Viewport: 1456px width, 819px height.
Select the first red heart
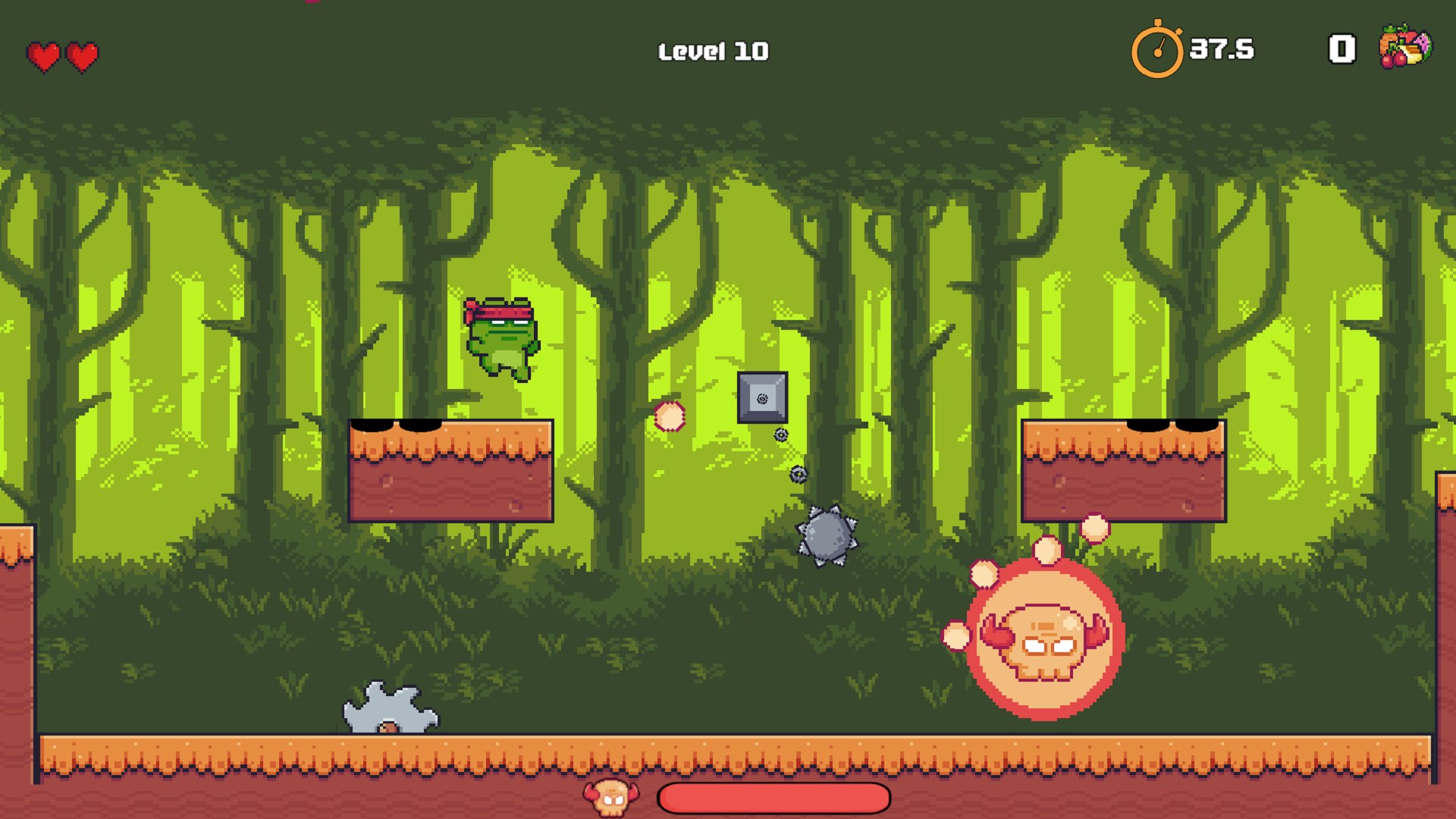tap(43, 55)
